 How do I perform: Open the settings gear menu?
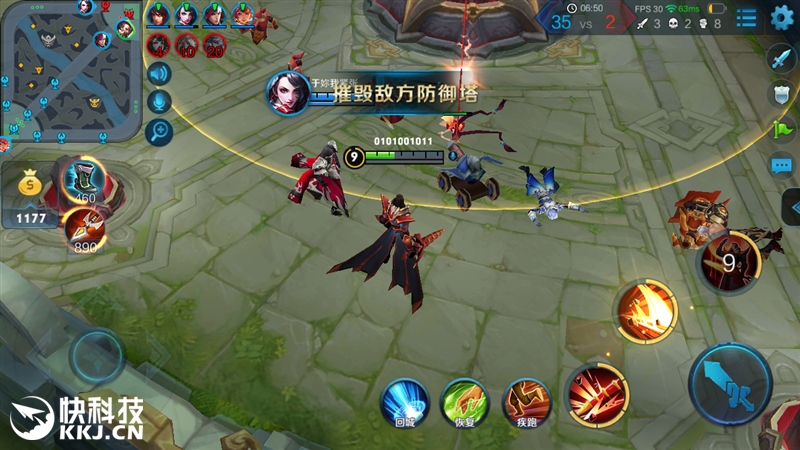pos(781,17)
